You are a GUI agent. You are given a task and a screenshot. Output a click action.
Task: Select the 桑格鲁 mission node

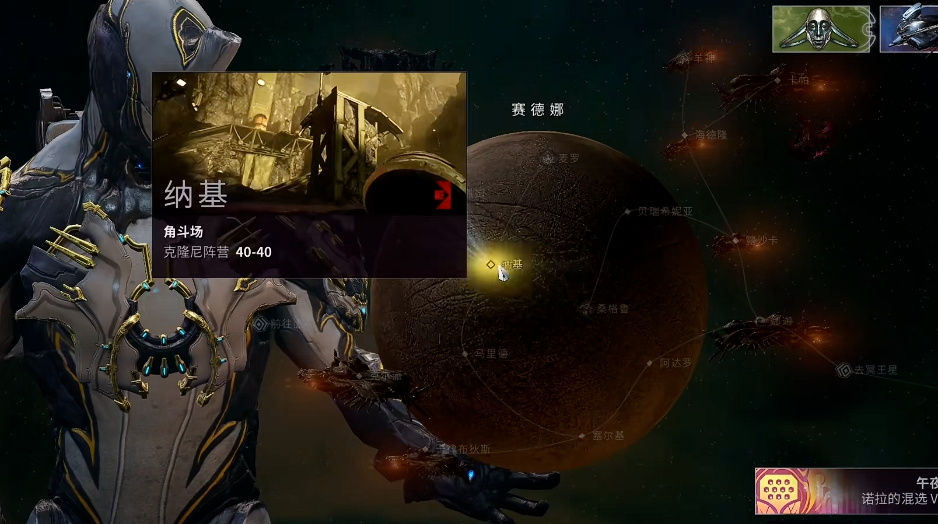(x=587, y=309)
